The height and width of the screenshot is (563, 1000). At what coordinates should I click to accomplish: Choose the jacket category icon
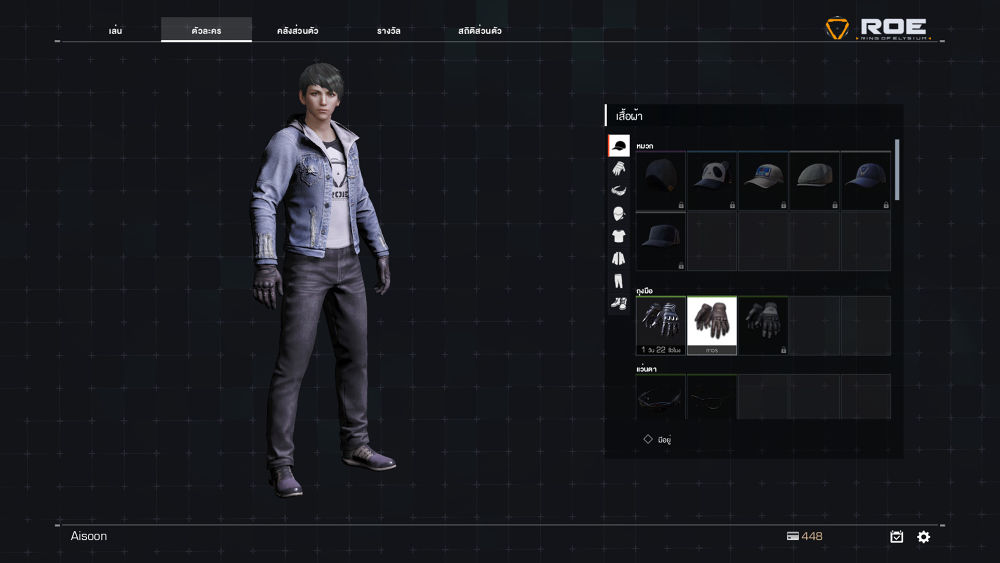[x=619, y=258]
